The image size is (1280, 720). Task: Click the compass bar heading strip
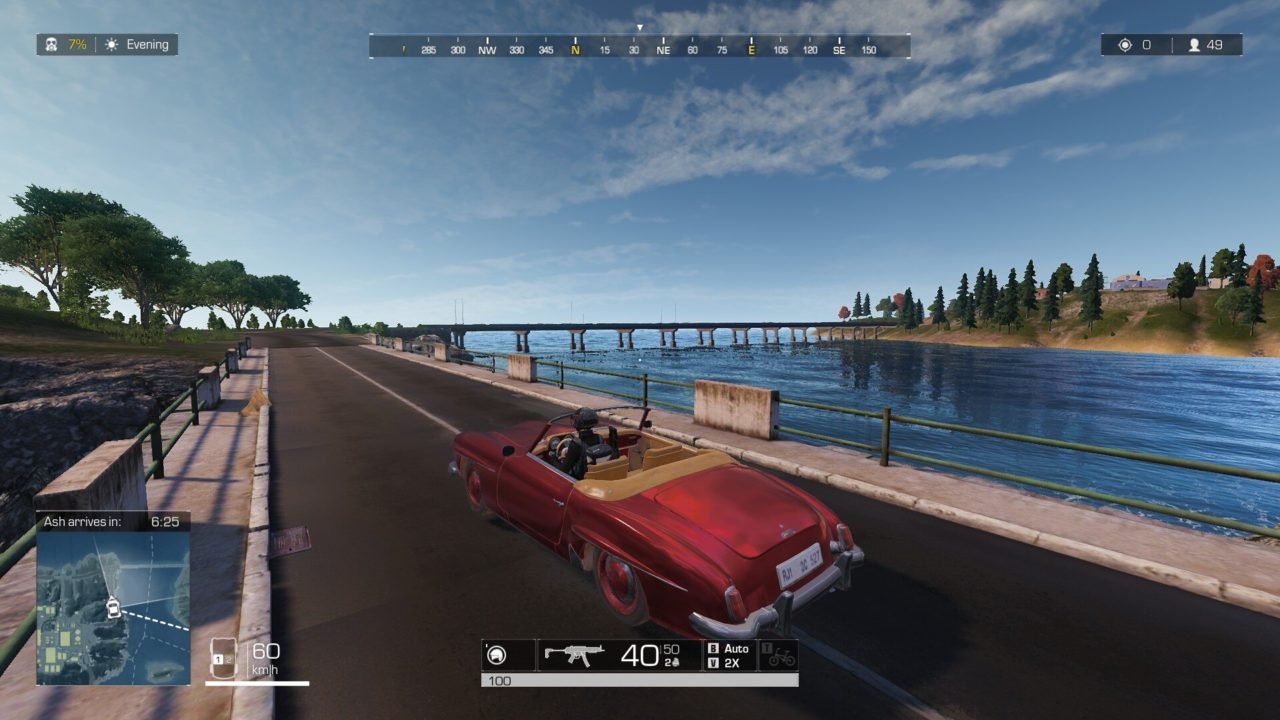pyautogui.click(x=639, y=47)
